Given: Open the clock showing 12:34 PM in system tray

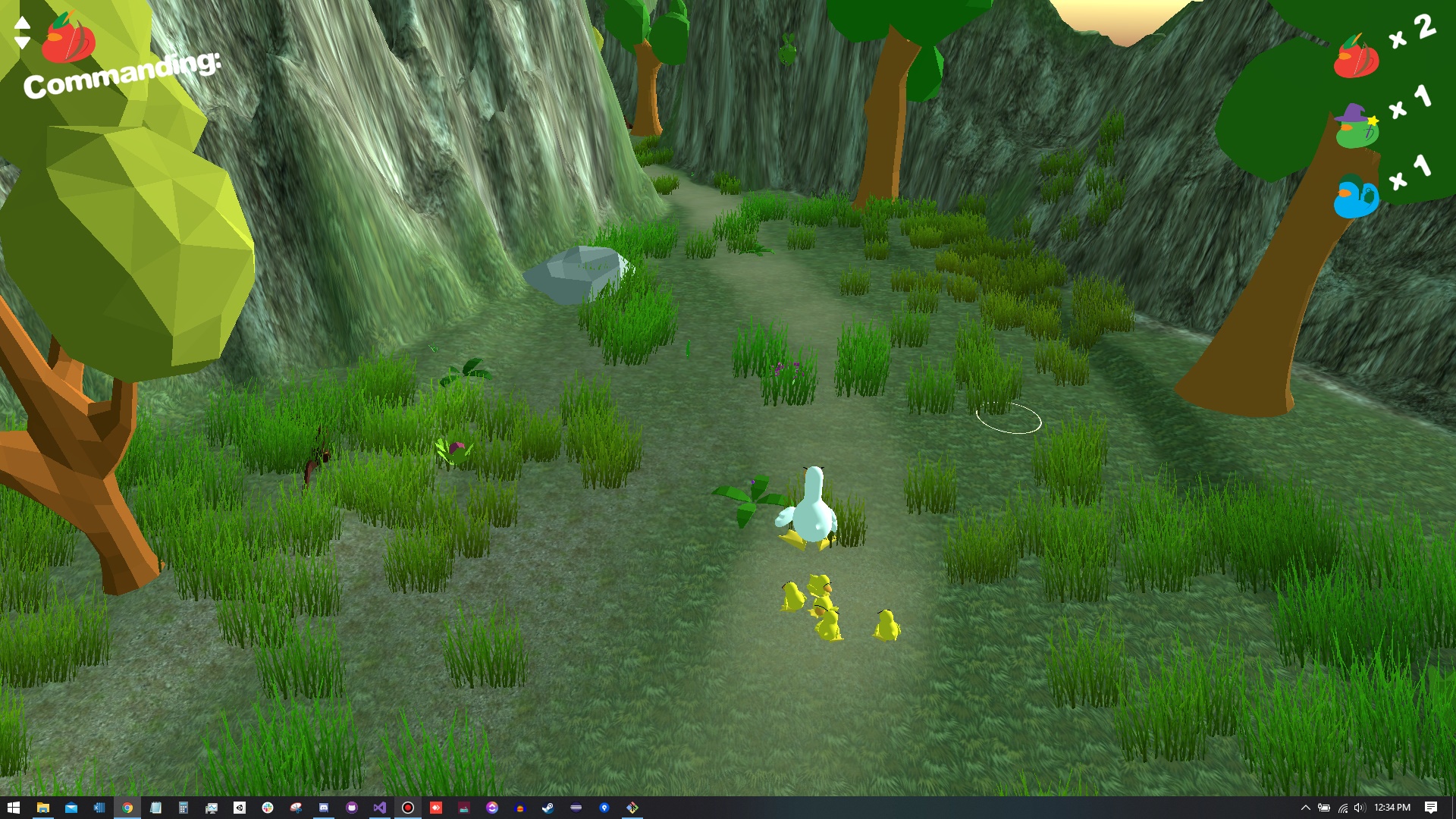Looking at the screenshot, I should (1392, 807).
